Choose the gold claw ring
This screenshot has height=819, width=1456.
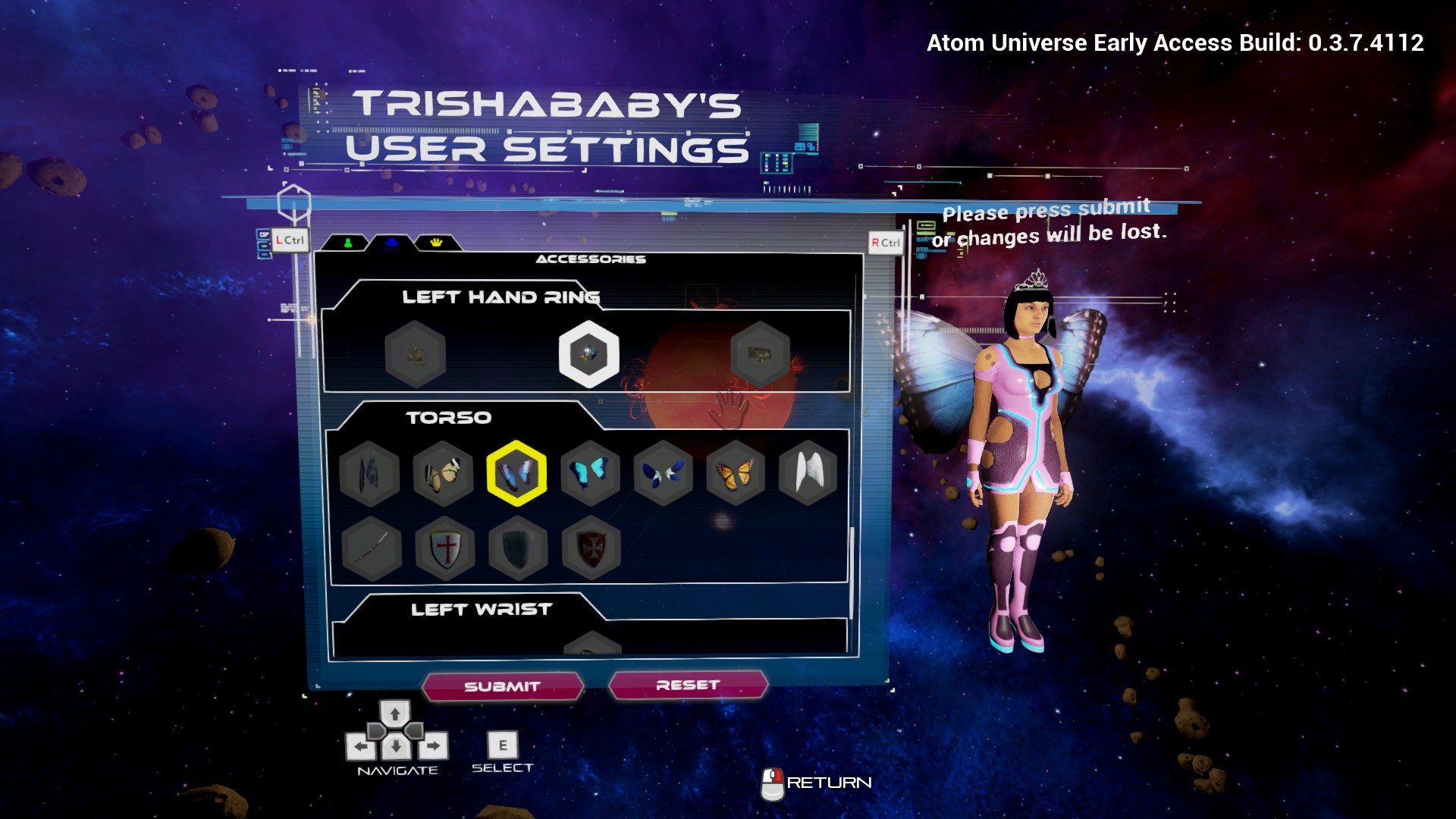click(x=415, y=354)
